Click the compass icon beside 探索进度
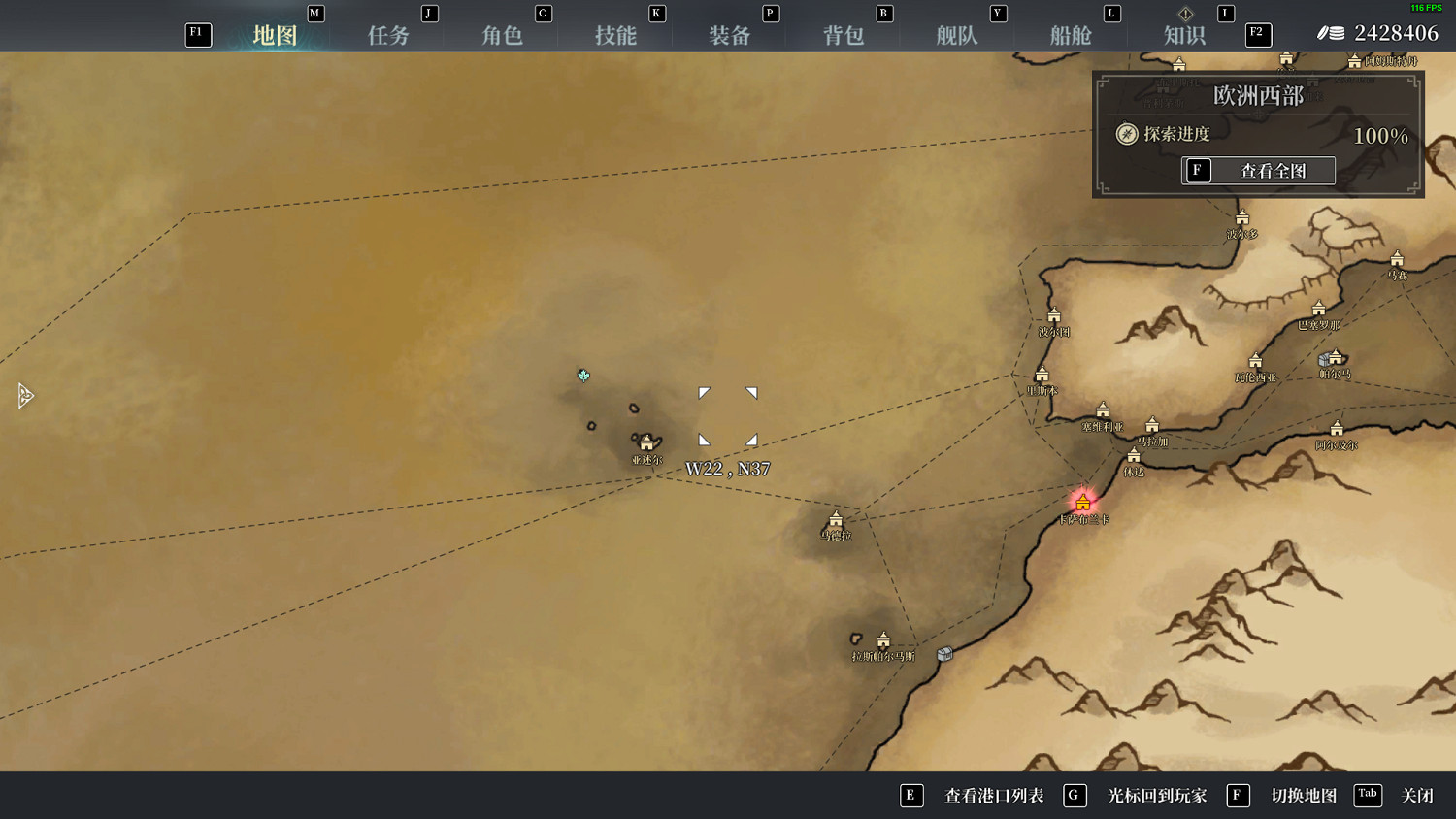1456x819 pixels. pos(1126,134)
